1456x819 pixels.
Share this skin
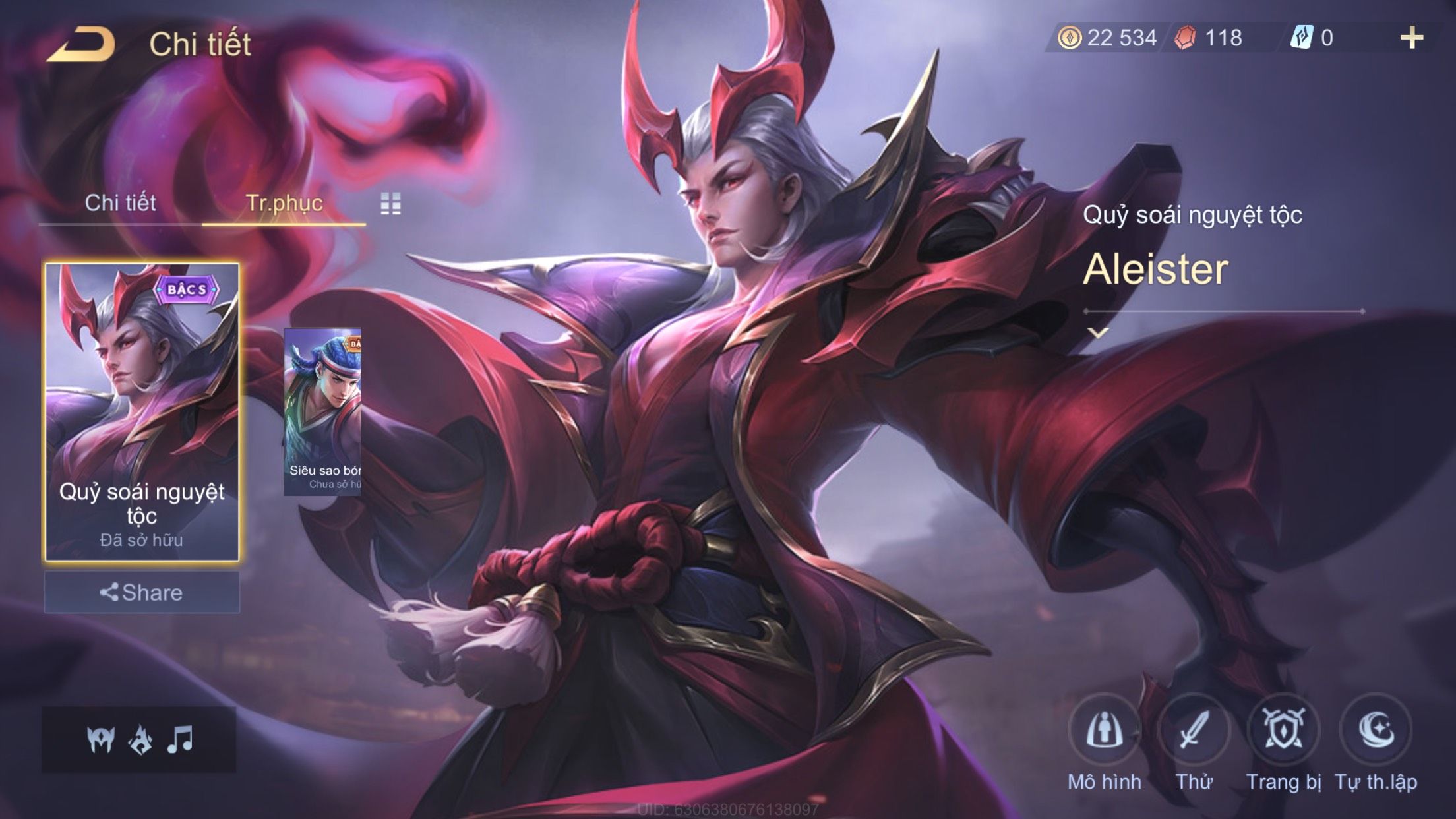pyautogui.click(x=142, y=592)
